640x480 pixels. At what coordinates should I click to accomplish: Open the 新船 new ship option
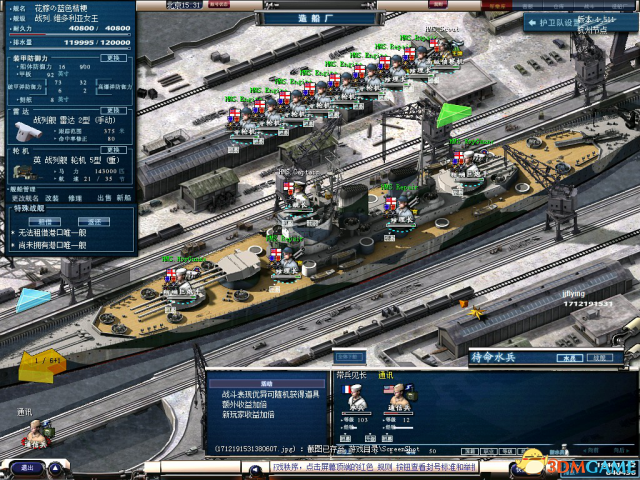pos(124,197)
